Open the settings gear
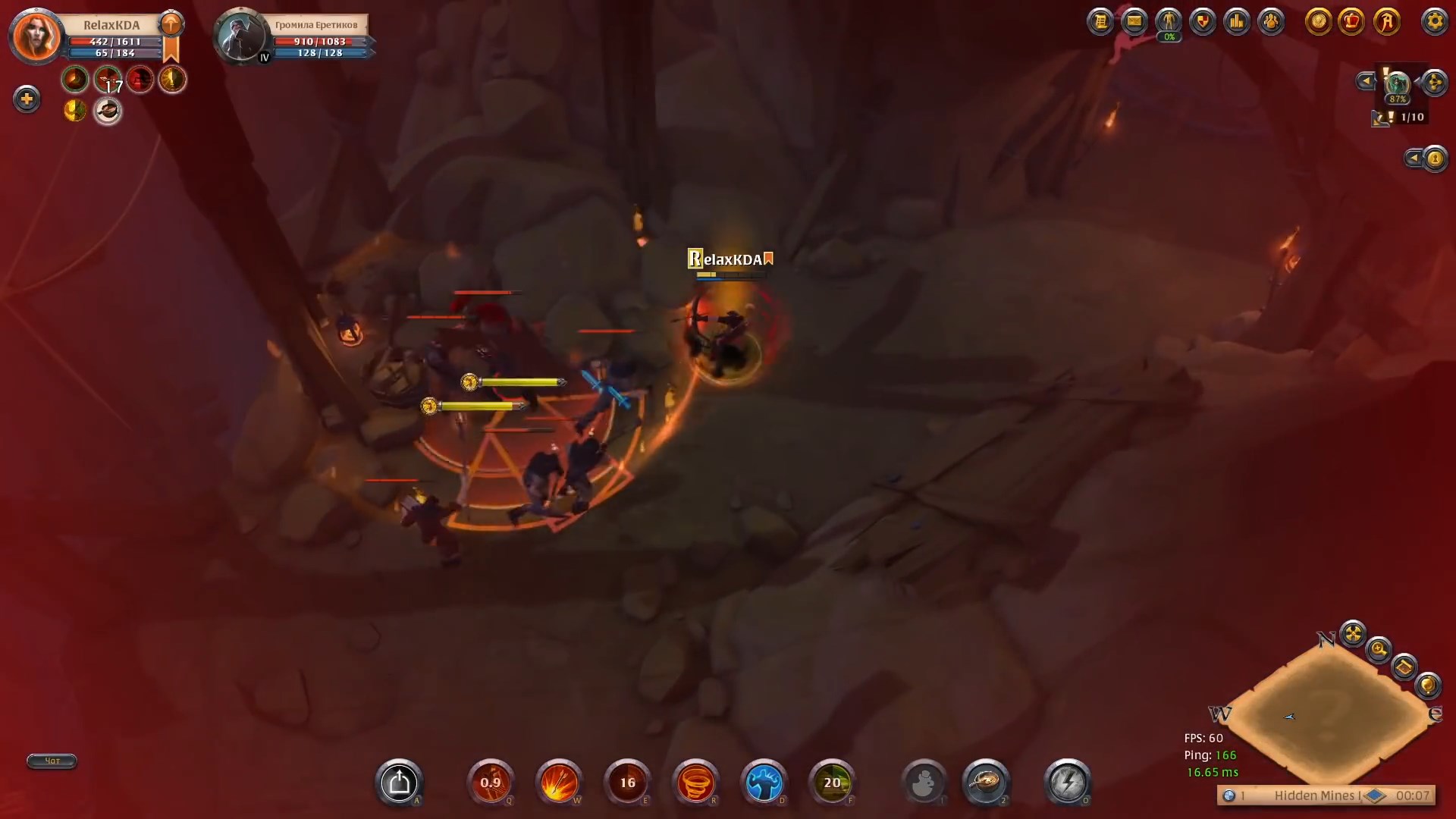 [1436, 23]
